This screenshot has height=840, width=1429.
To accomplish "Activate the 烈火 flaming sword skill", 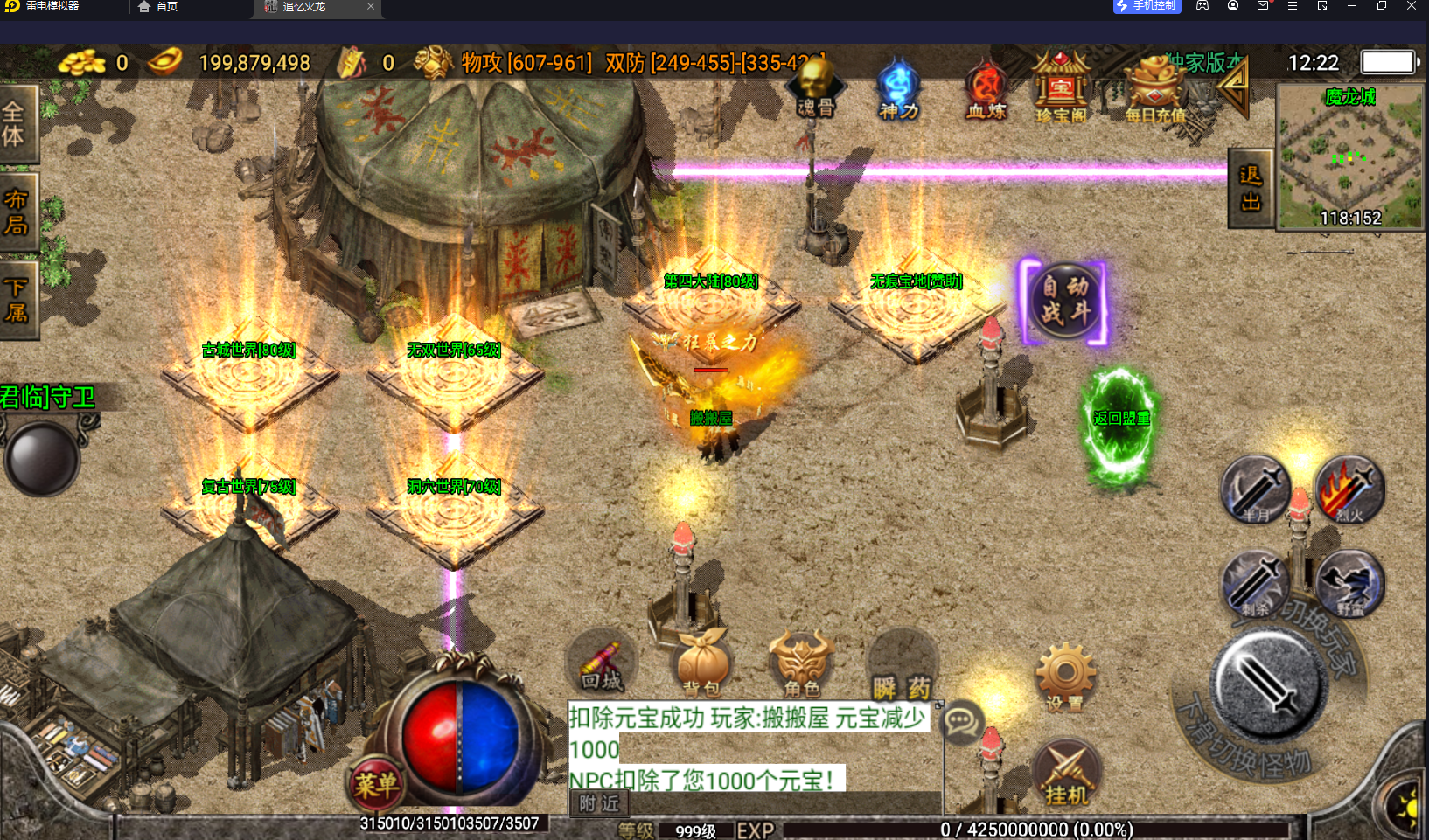I will coord(1349,490).
